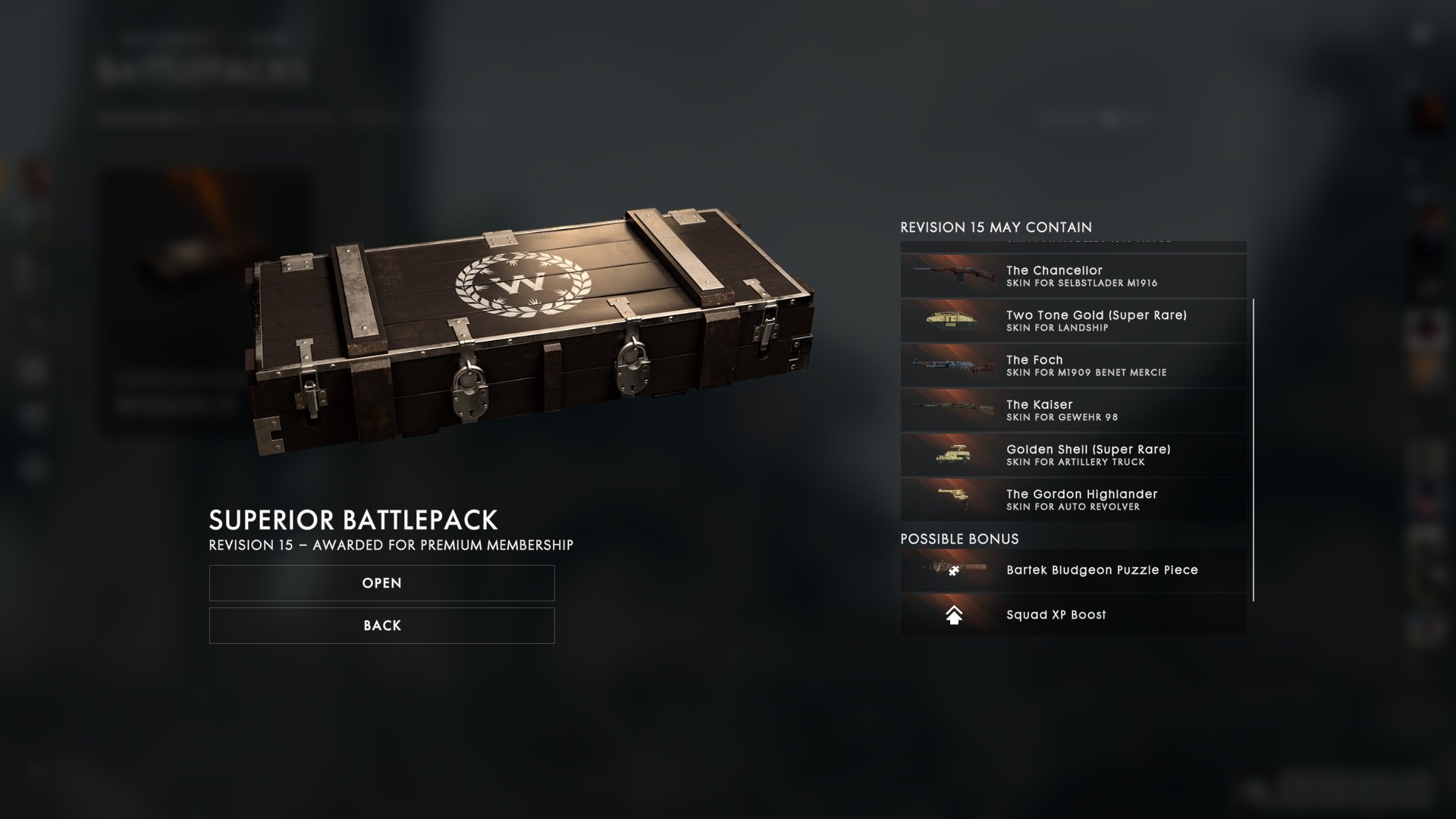
Task: Open the Superior Battlepack
Action: point(381,583)
